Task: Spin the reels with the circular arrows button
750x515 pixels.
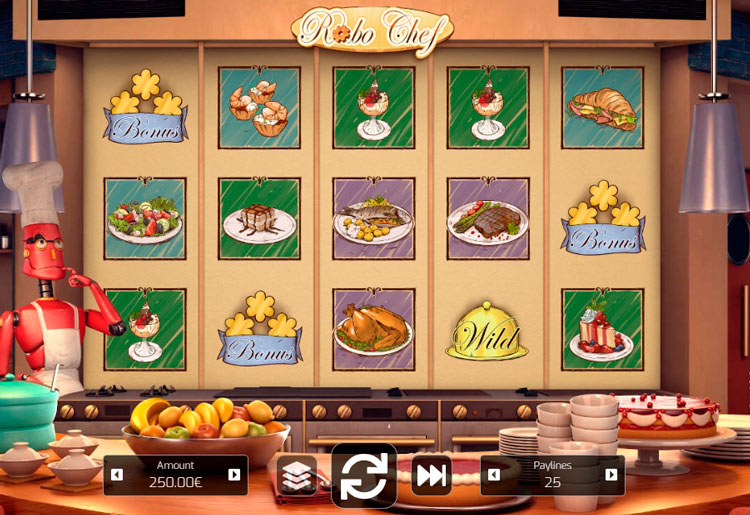Action: [x=364, y=476]
